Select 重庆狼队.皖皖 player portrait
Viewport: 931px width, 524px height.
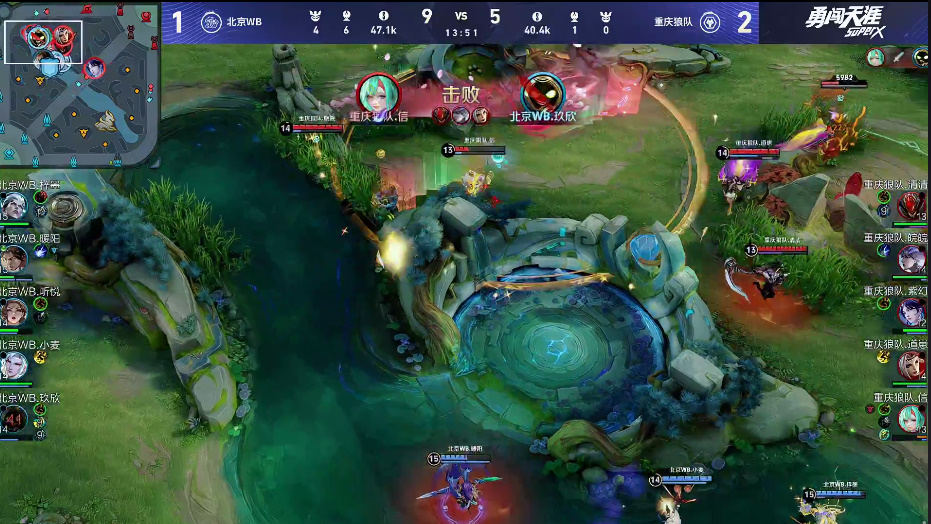(911, 259)
